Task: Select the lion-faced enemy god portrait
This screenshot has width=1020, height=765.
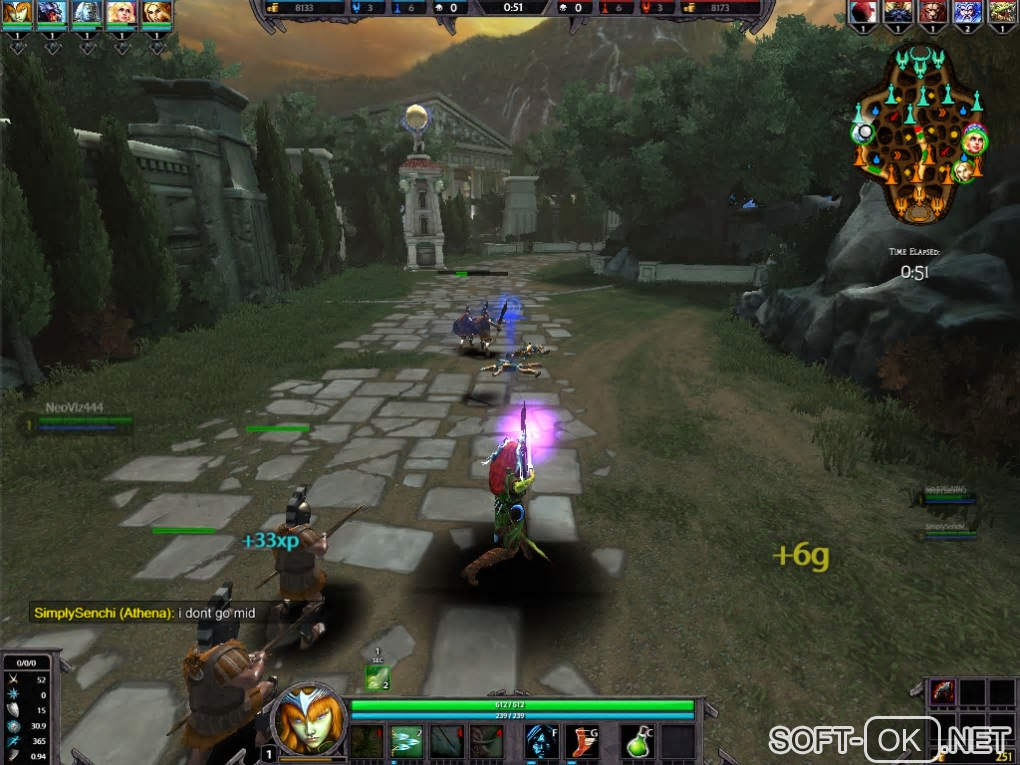Action: click(932, 12)
